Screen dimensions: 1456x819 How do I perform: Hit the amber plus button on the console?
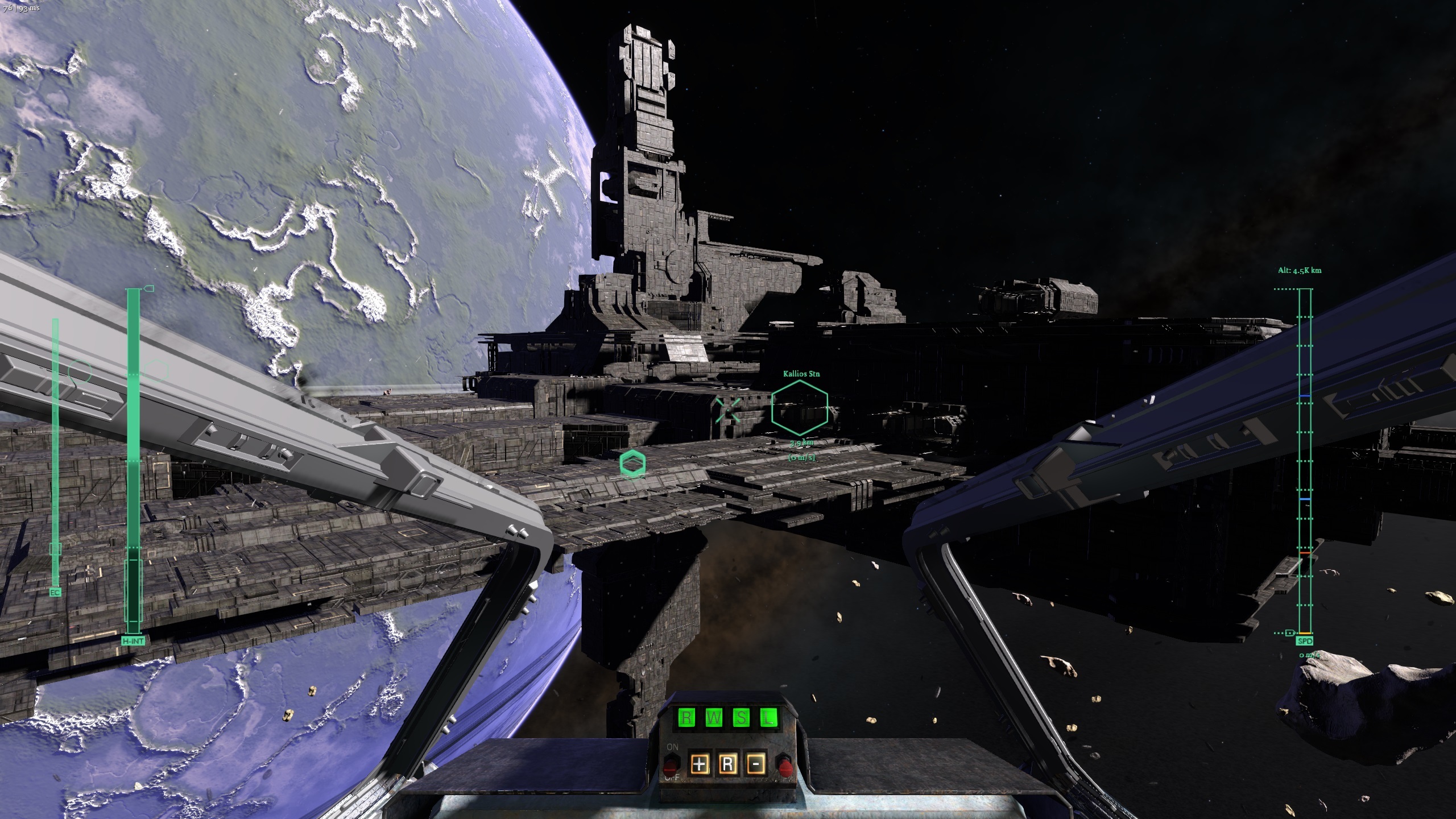[700, 764]
